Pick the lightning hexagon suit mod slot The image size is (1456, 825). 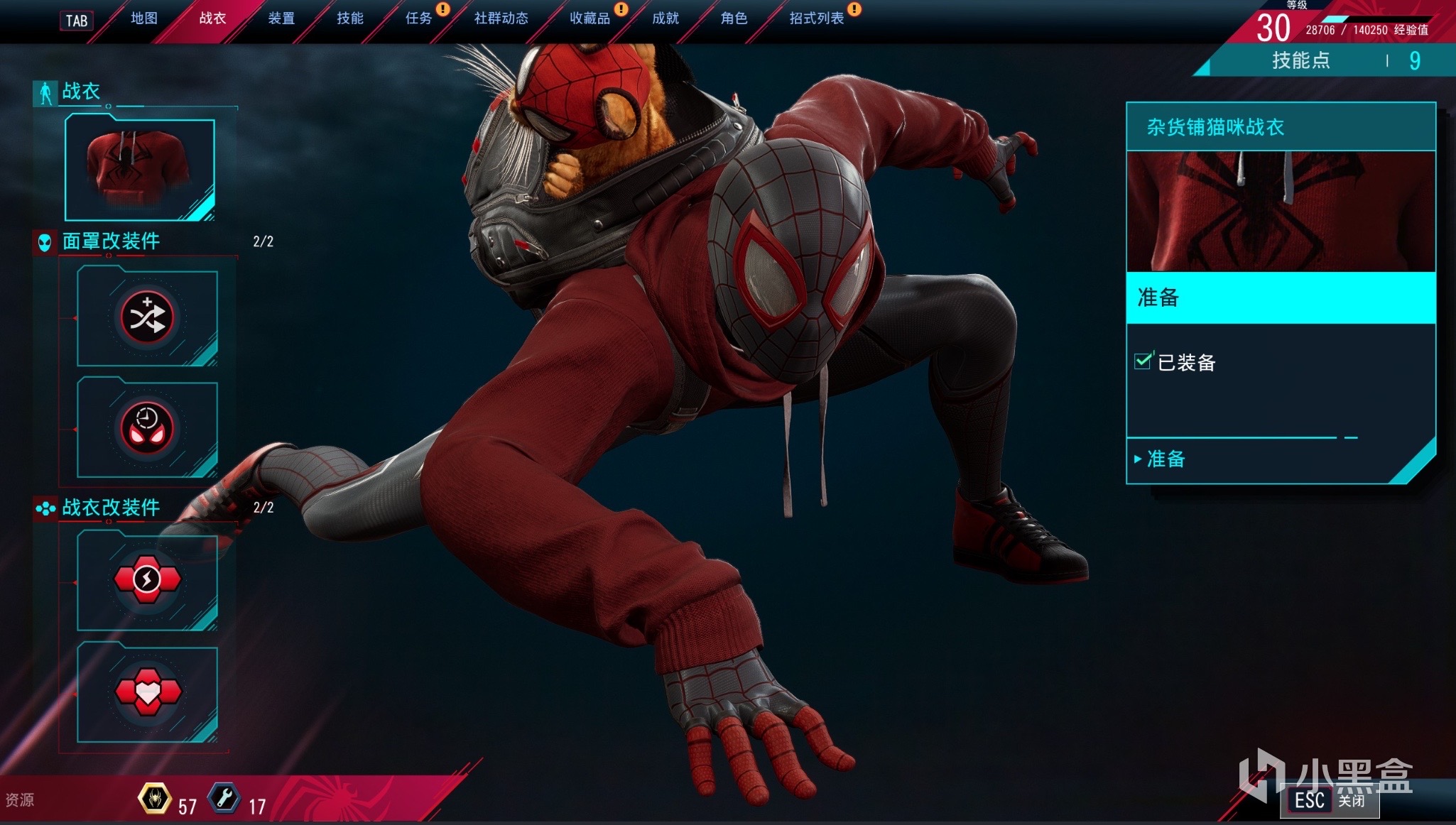pos(147,580)
